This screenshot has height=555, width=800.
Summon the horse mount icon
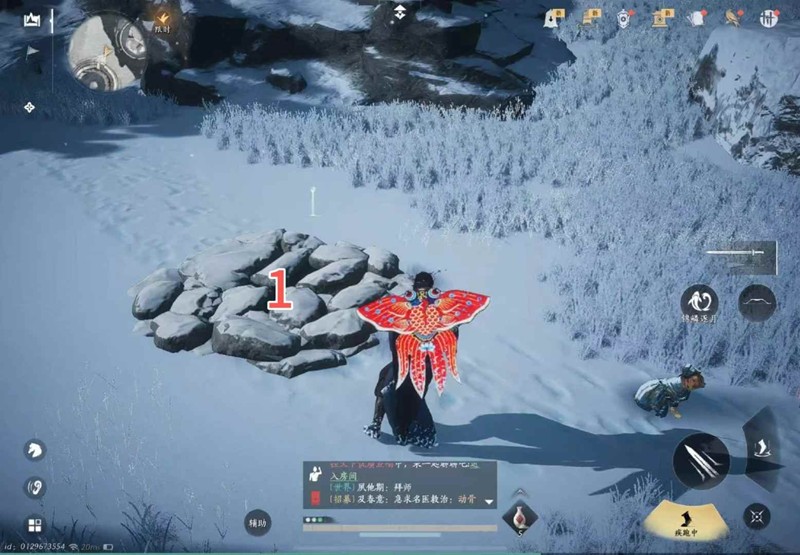click(x=34, y=450)
